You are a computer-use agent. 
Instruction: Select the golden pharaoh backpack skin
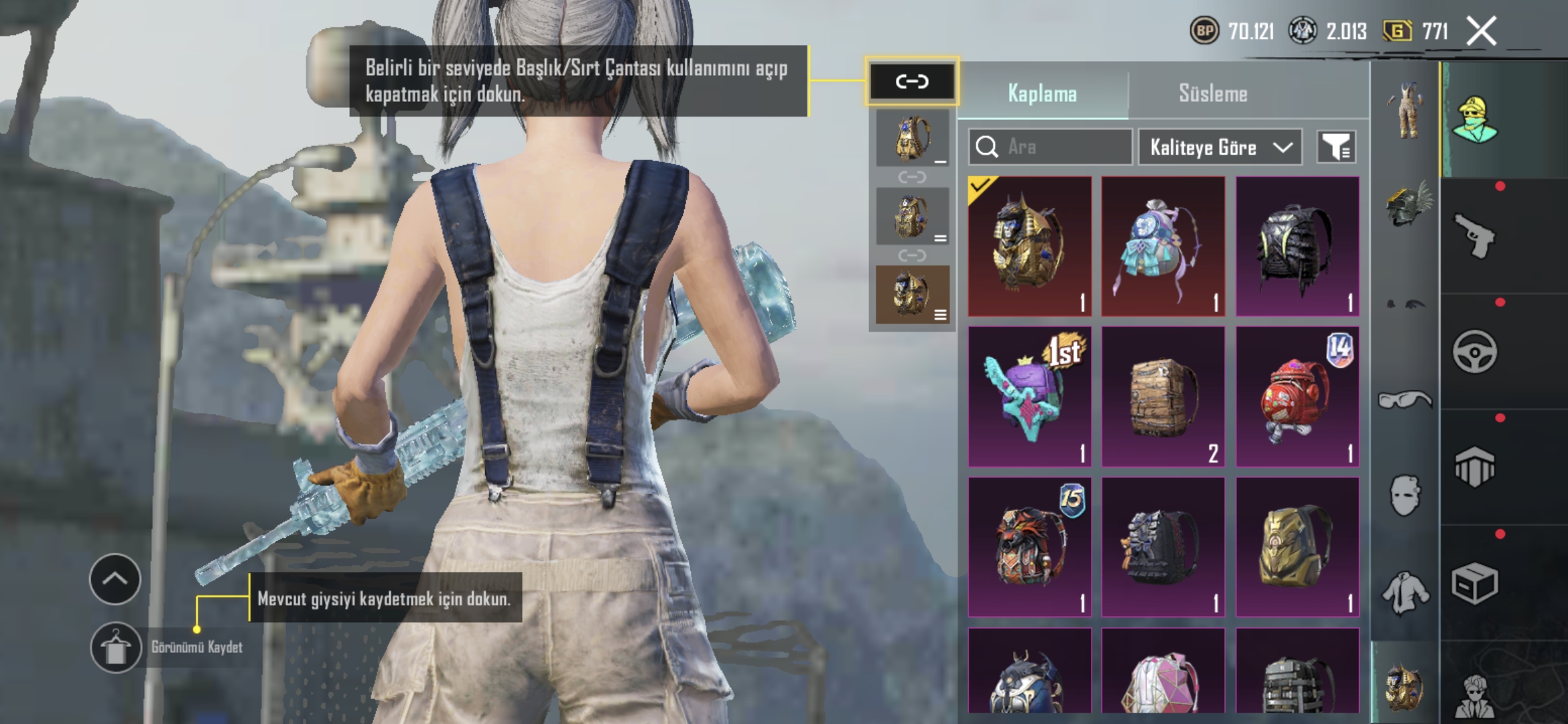[1029, 247]
